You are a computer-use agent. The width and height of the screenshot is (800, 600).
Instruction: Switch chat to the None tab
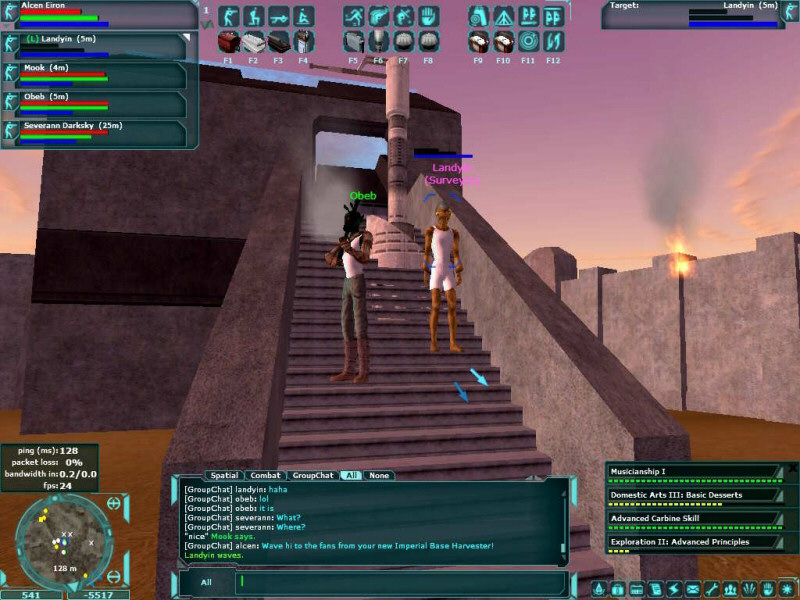378,475
